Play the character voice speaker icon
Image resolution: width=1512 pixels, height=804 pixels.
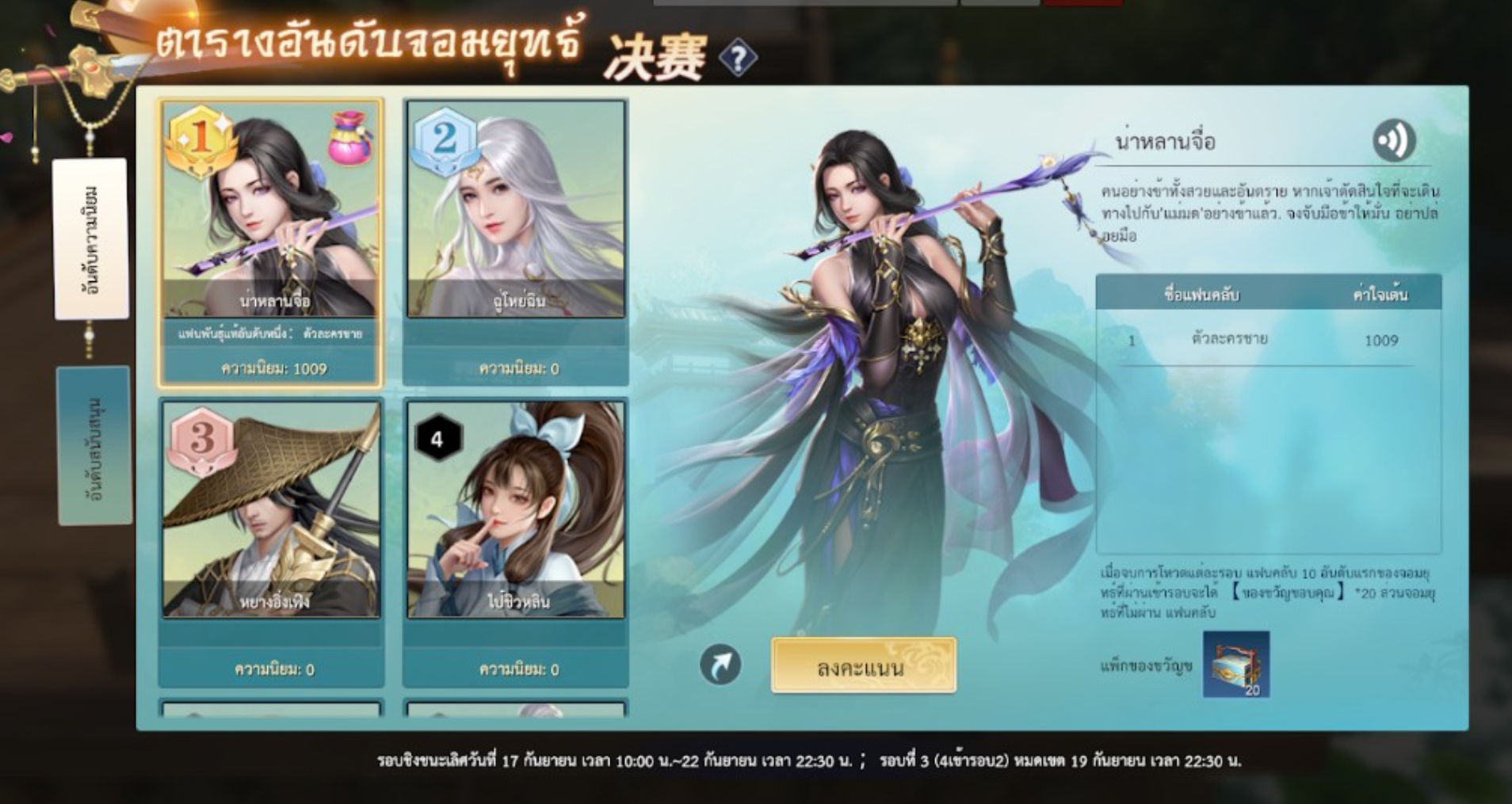(1393, 141)
